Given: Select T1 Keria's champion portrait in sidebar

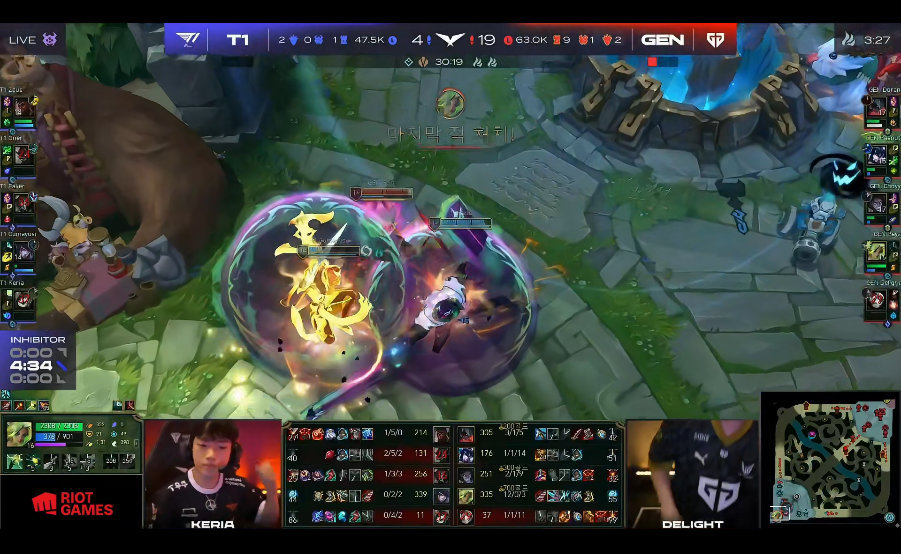Looking at the screenshot, I should click(x=23, y=299).
